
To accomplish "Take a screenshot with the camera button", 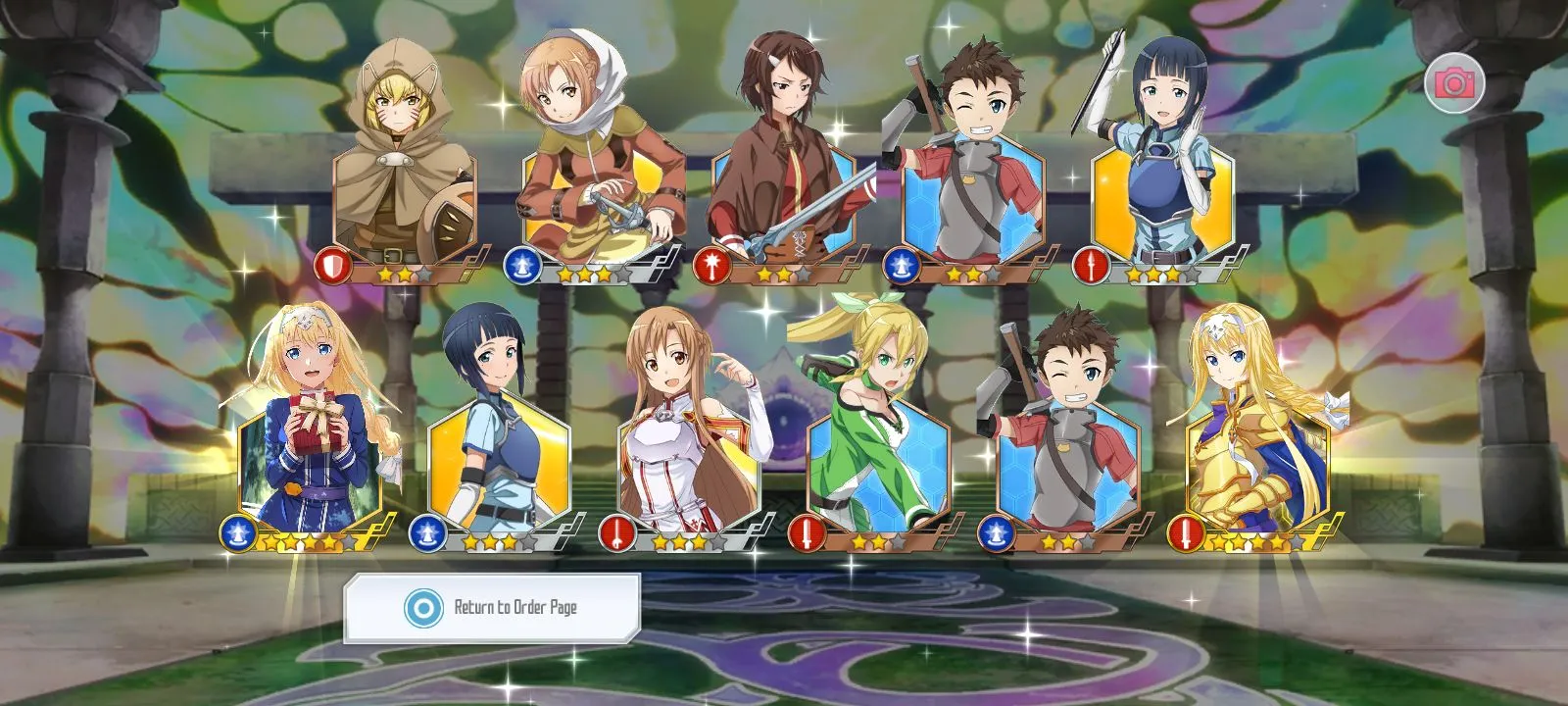I will 1454,83.
